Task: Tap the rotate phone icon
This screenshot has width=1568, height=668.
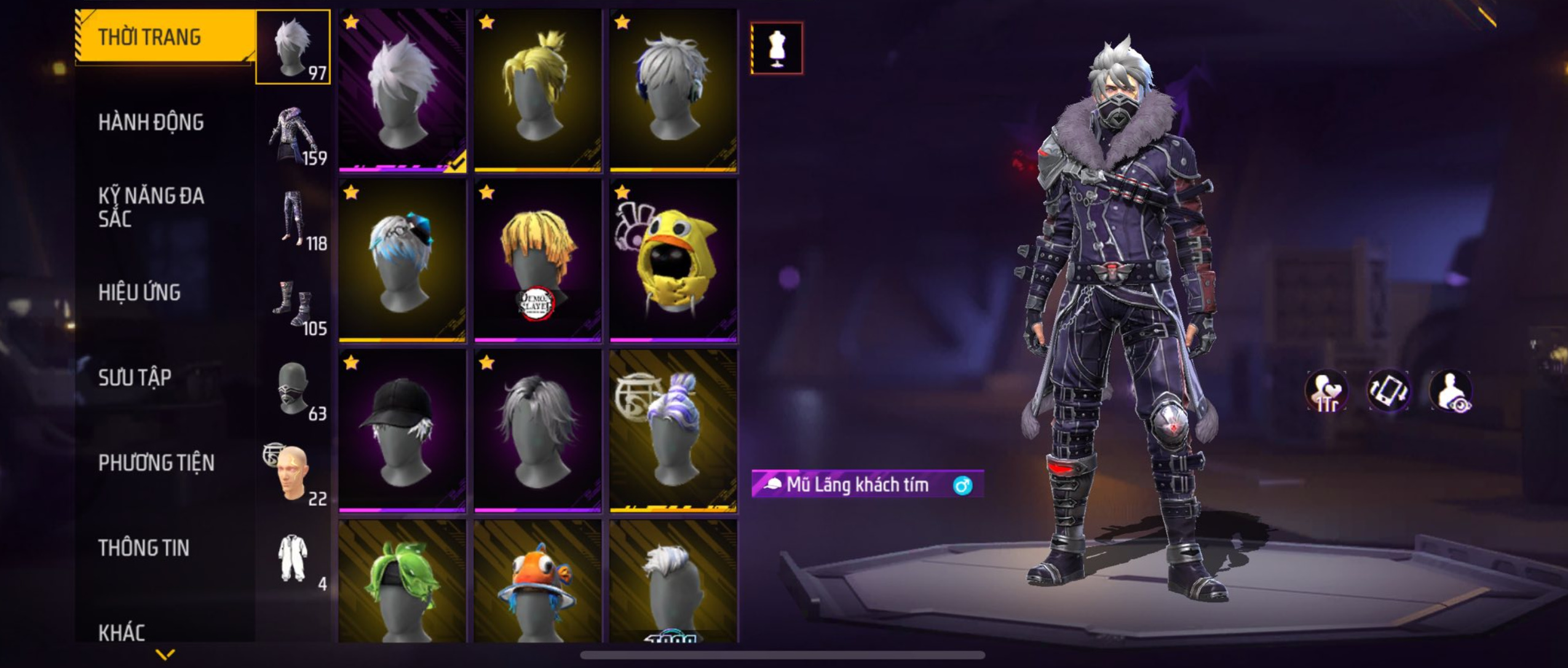Action: [x=1388, y=391]
